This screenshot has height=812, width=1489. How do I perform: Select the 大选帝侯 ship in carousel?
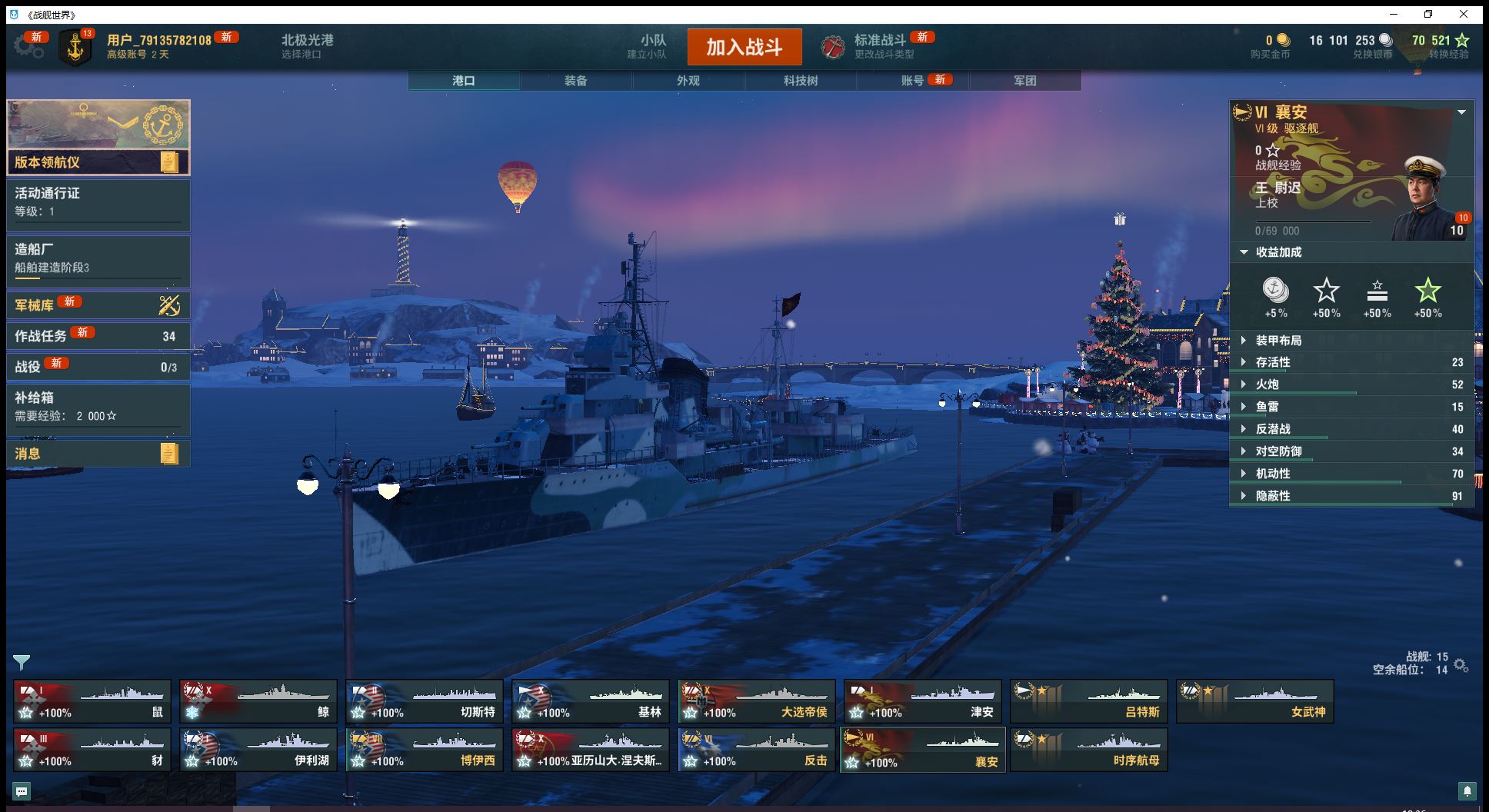756,701
